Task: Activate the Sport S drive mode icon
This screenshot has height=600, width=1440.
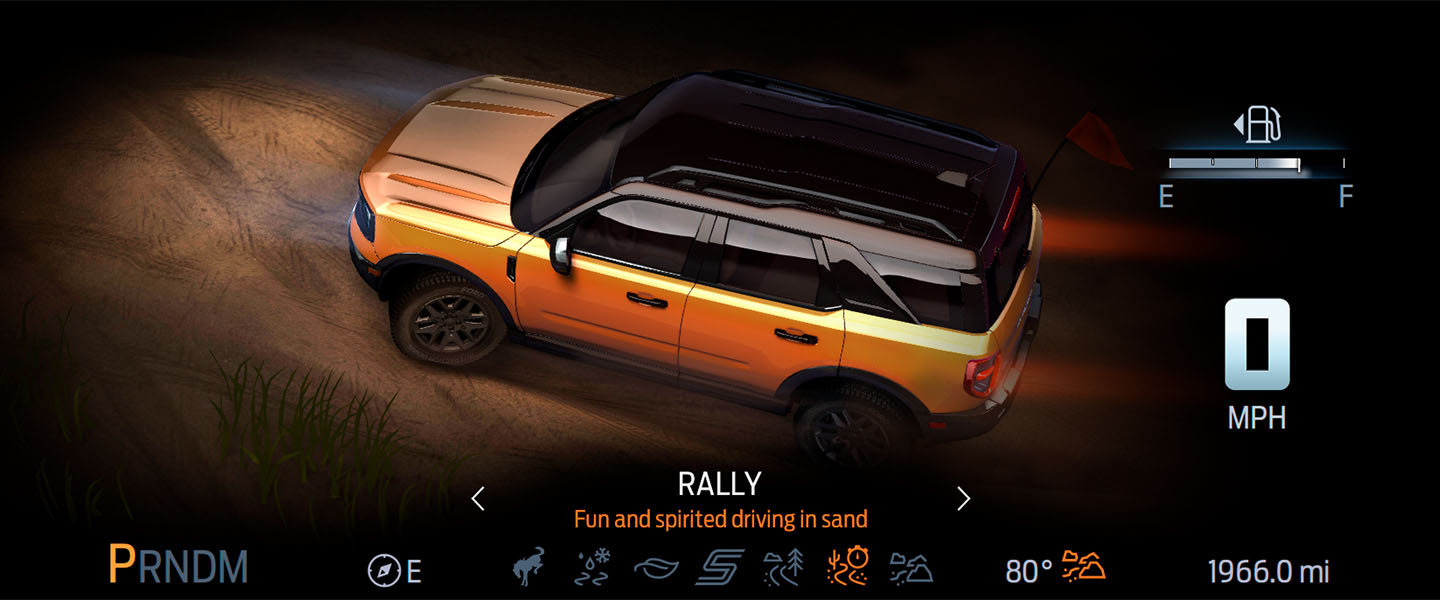Action: [x=719, y=568]
